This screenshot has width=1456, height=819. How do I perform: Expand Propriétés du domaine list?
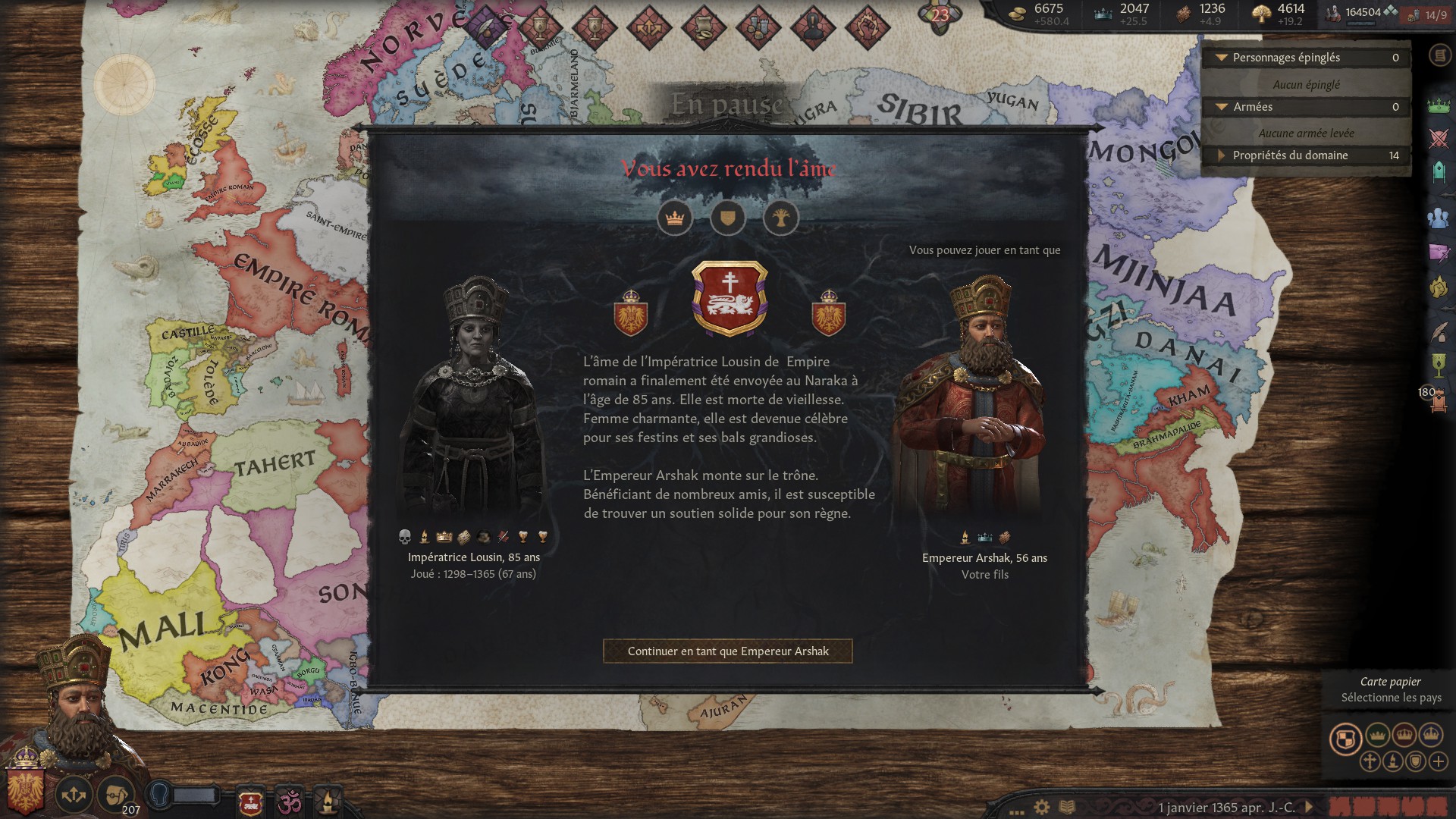pyautogui.click(x=1222, y=155)
